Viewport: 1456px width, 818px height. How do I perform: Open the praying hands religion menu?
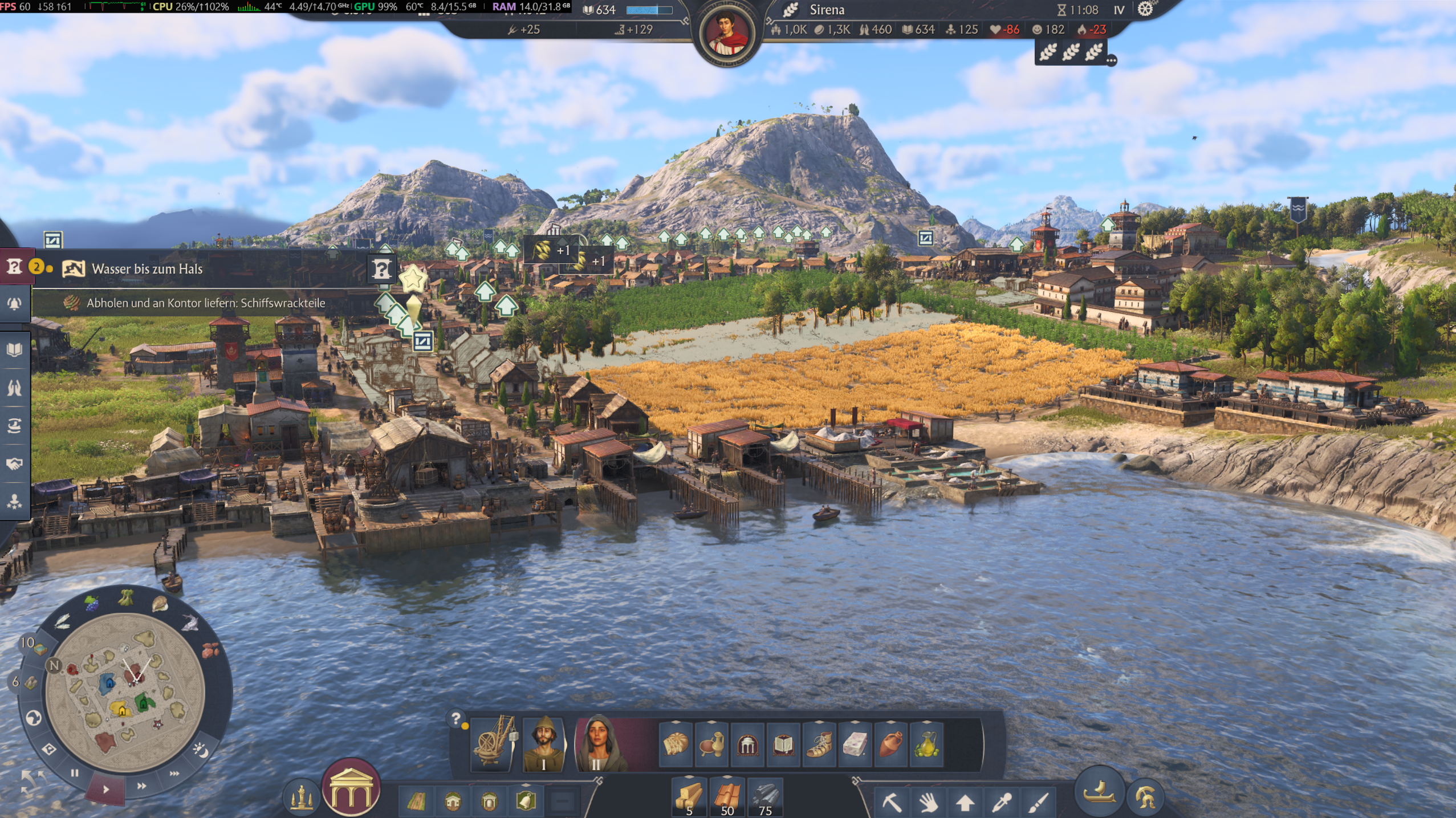[x=14, y=388]
